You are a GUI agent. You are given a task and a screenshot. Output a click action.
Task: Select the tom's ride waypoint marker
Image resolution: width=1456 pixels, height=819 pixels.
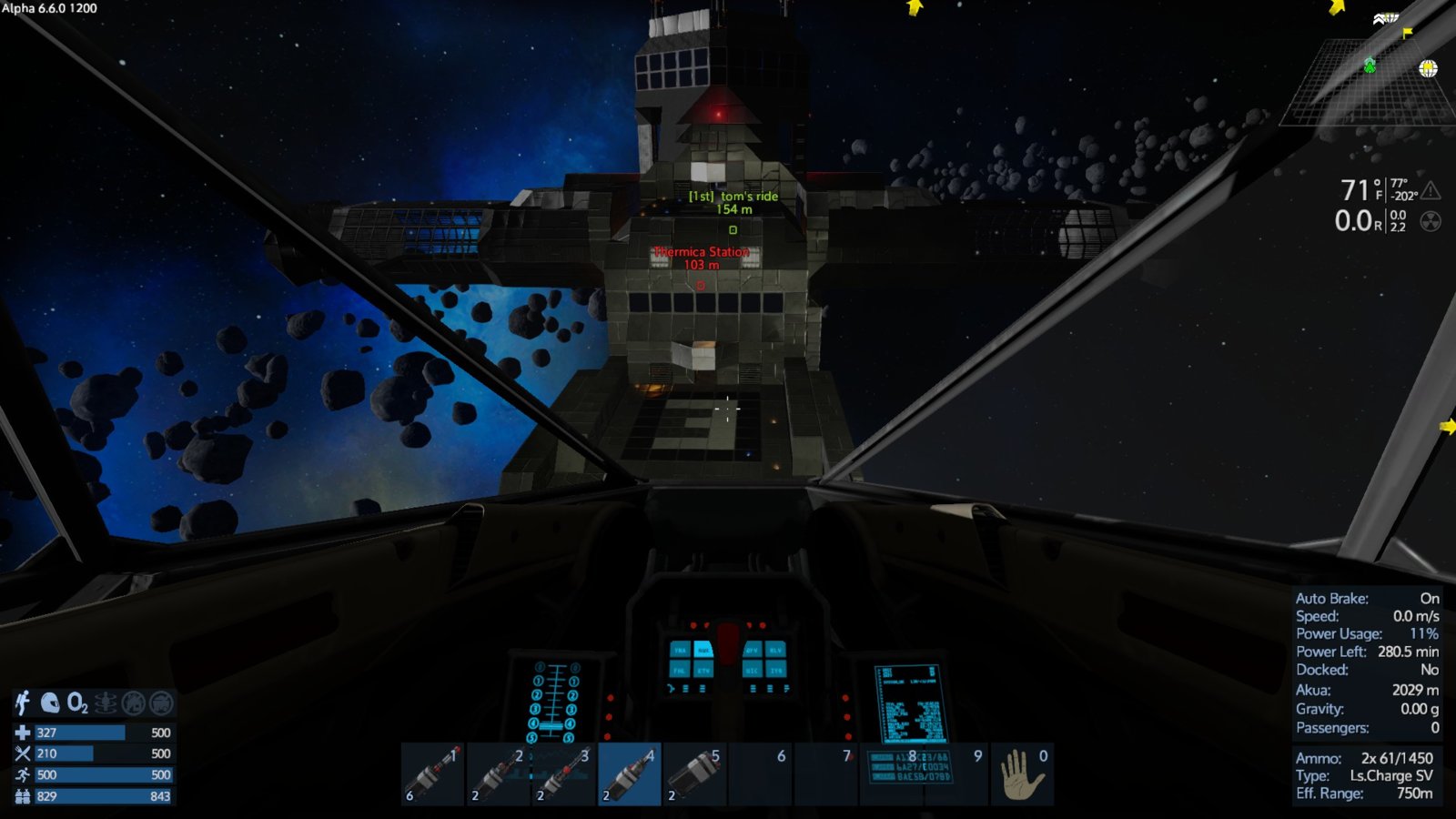pos(733,229)
